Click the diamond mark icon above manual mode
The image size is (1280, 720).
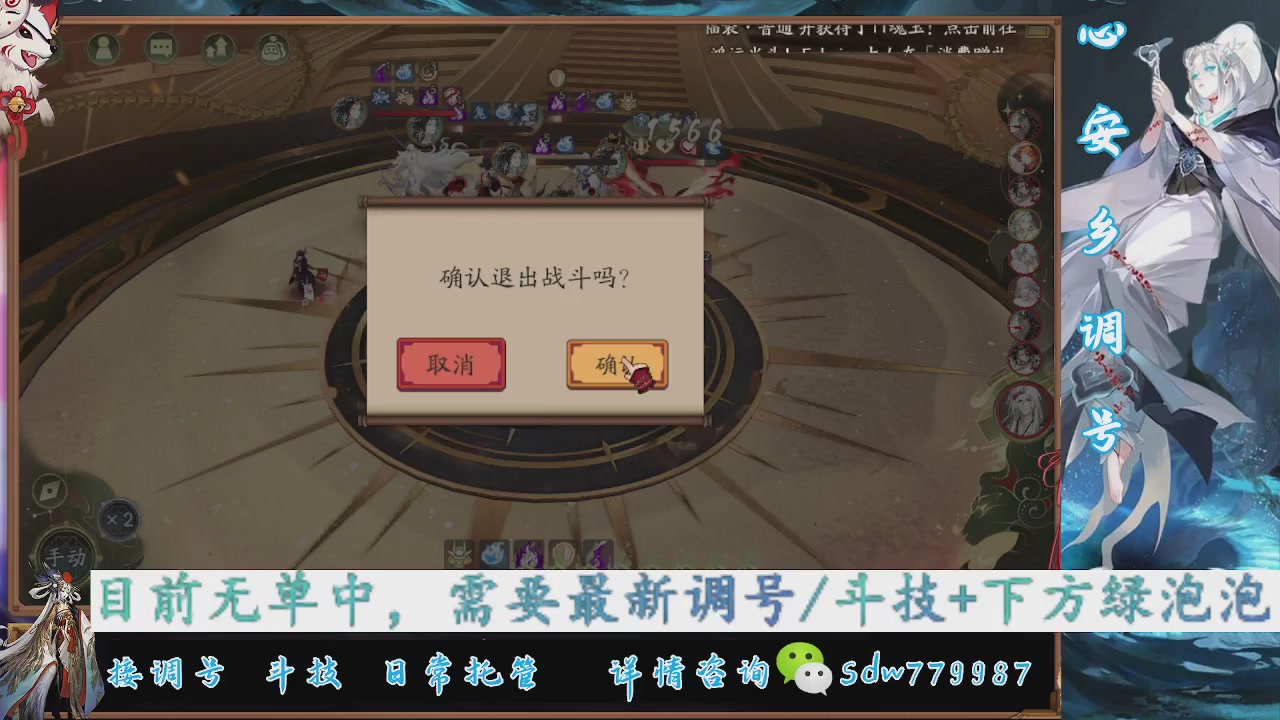click(x=48, y=490)
